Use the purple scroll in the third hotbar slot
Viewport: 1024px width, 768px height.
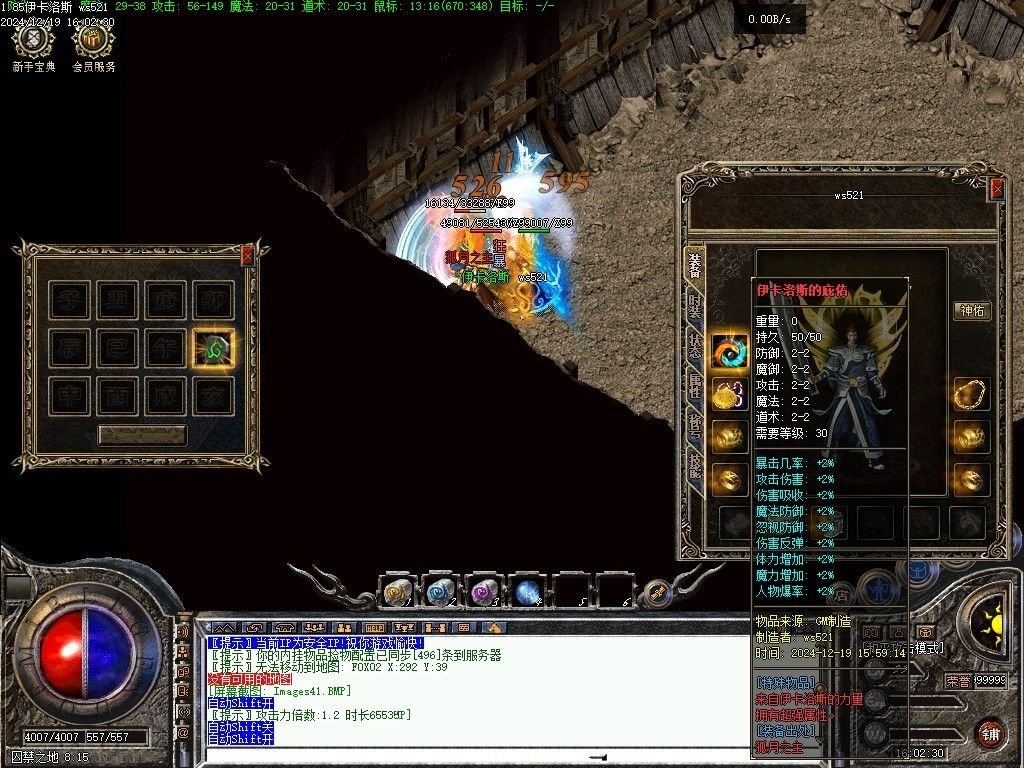point(485,593)
